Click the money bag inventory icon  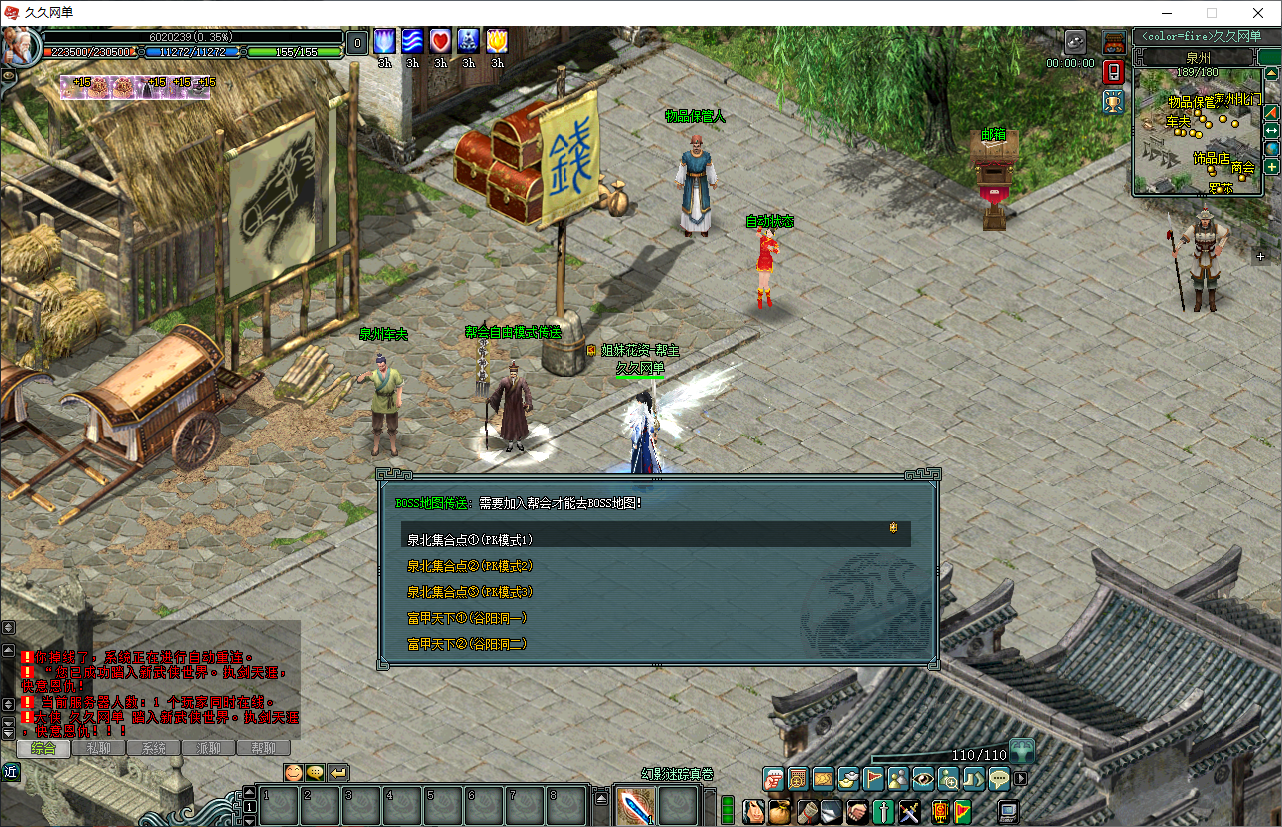780,811
